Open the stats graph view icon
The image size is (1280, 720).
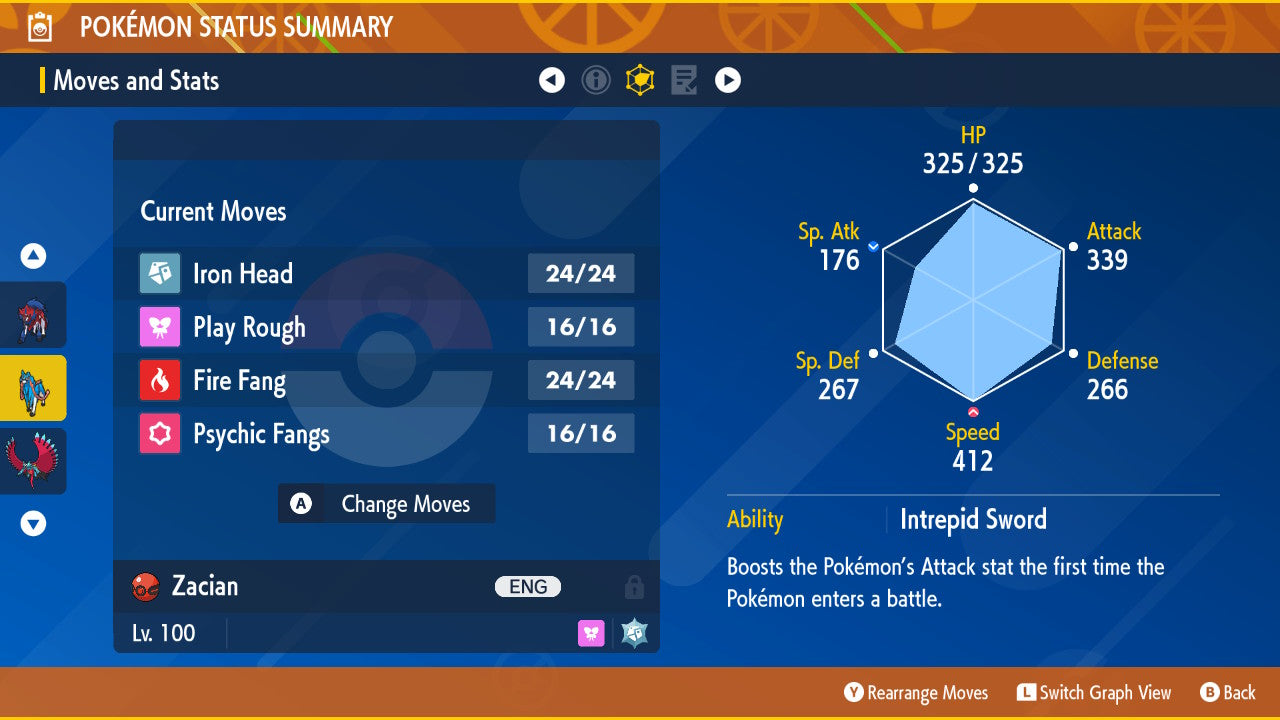click(x=640, y=80)
